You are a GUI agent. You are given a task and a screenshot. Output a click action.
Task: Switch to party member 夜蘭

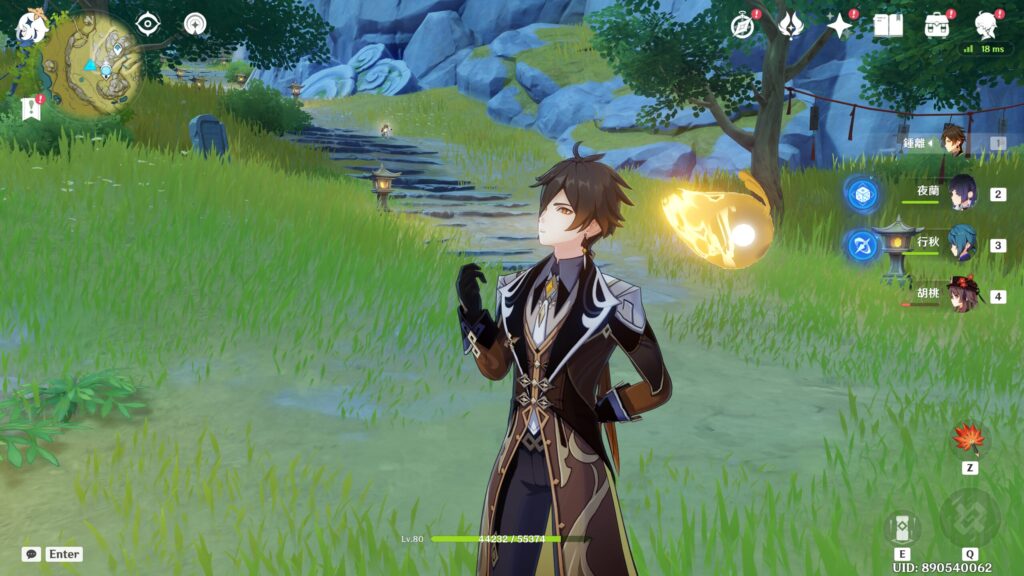[x=962, y=192]
